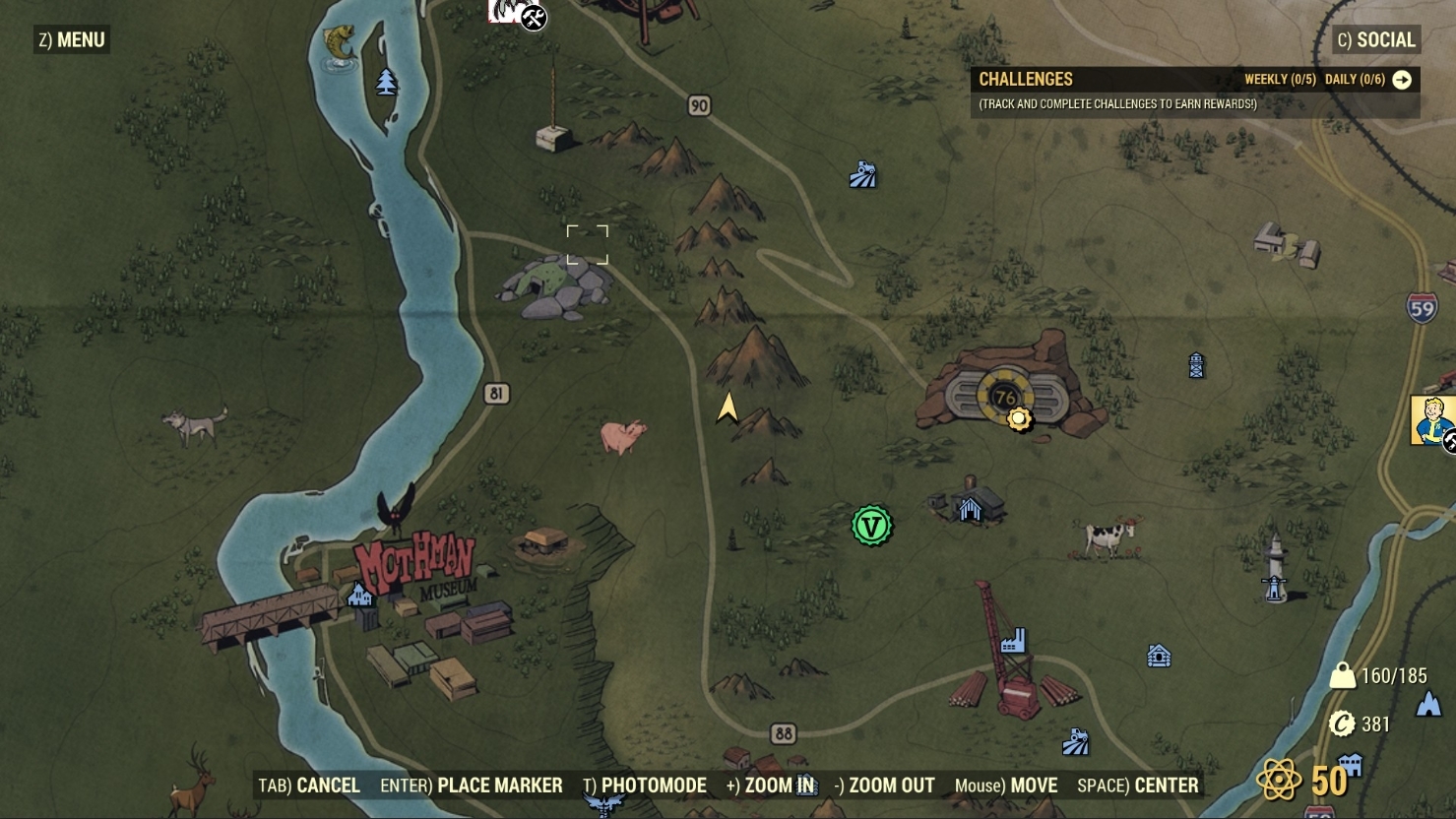Click the crossed pick and hammer icon at top
This screenshot has height=819, width=1456.
[533, 16]
